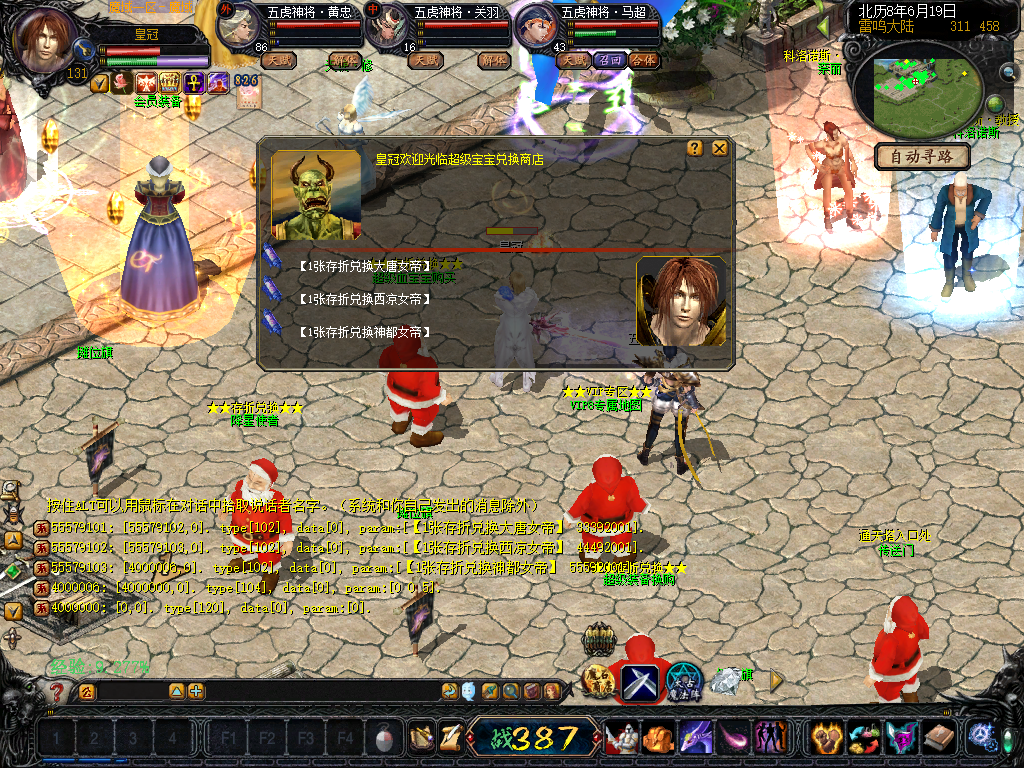Click 天赋 under 五虎神将·黄忠

pyautogui.click(x=279, y=60)
